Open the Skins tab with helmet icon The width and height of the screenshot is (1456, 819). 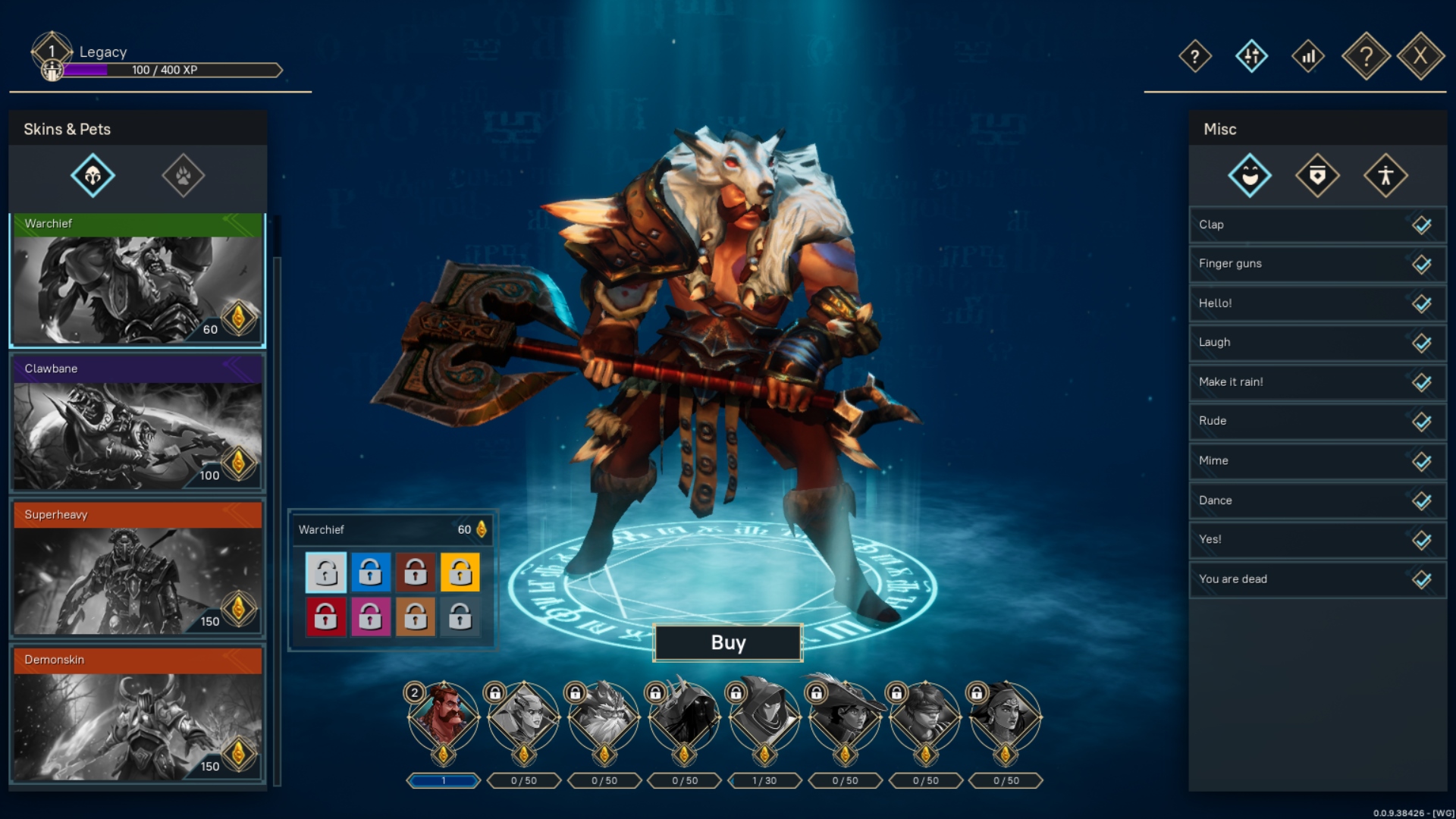(93, 176)
